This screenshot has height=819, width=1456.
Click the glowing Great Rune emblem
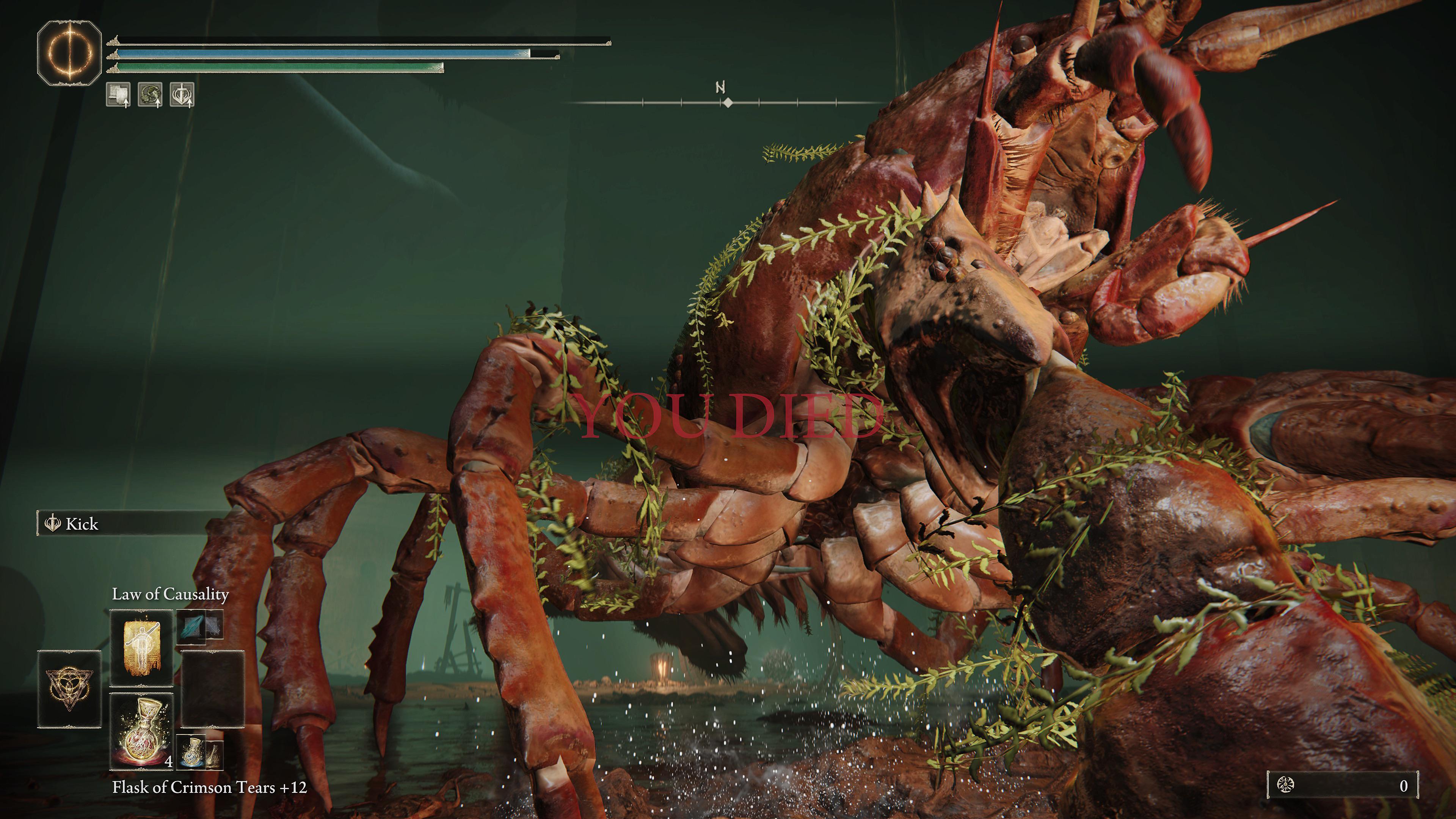pyautogui.click(x=69, y=53)
